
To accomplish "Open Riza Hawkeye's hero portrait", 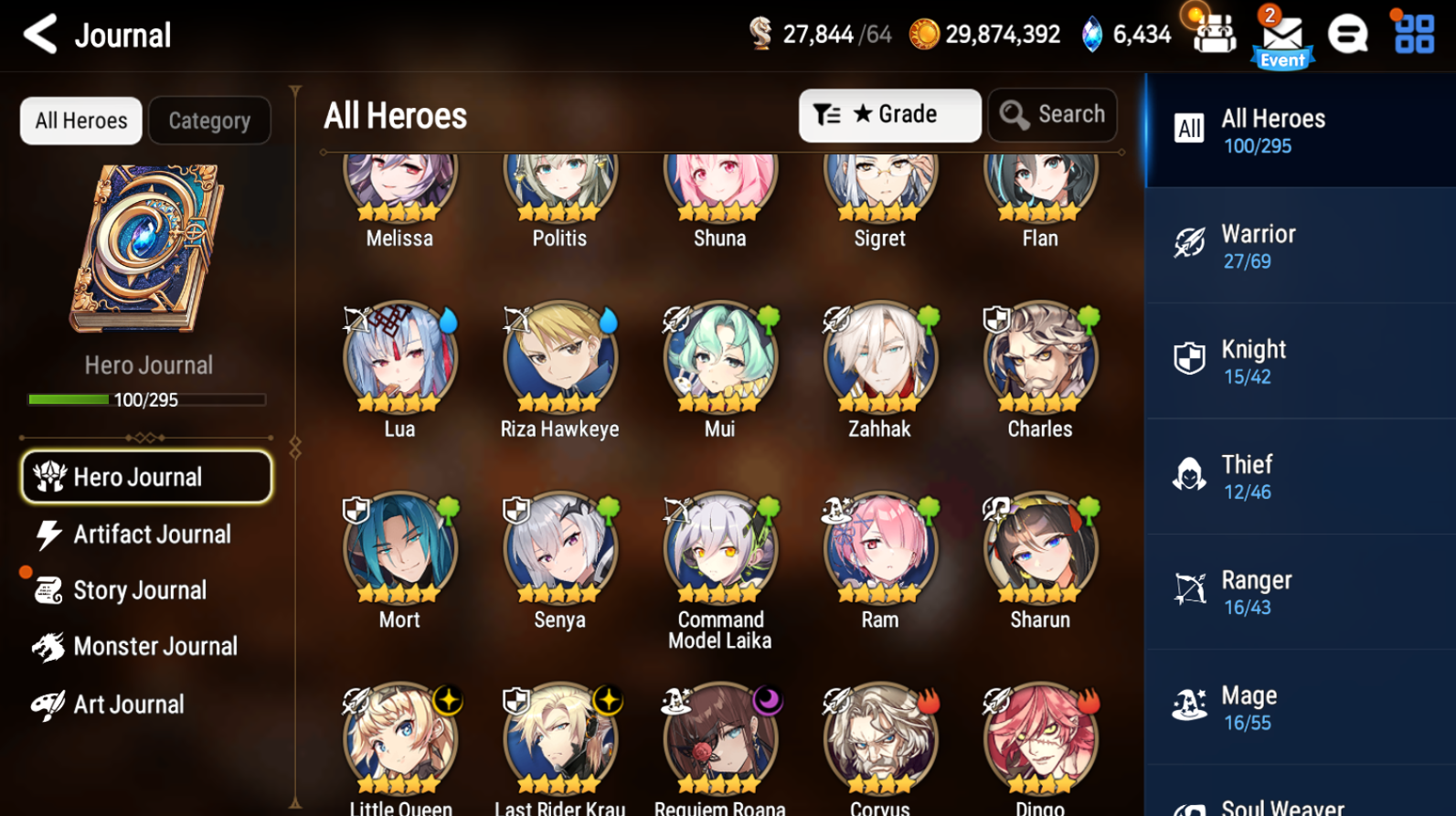I will (559, 358).
